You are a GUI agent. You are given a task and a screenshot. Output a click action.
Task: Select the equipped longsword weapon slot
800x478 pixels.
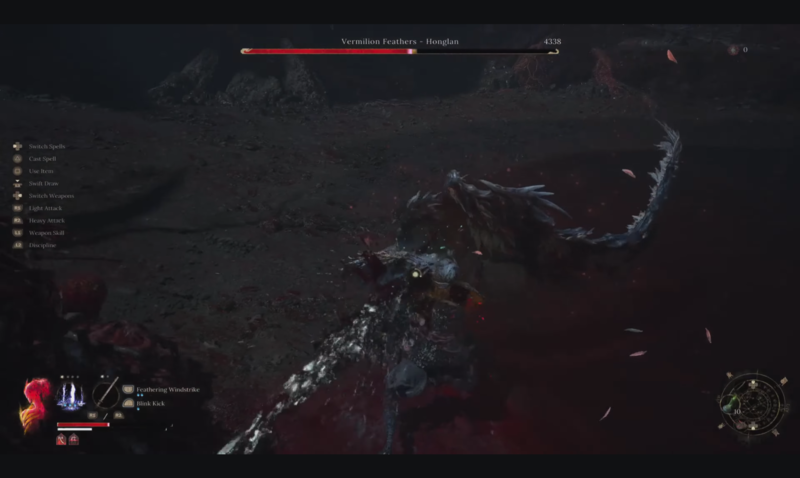pyautogui.click(x=106, y=394)
